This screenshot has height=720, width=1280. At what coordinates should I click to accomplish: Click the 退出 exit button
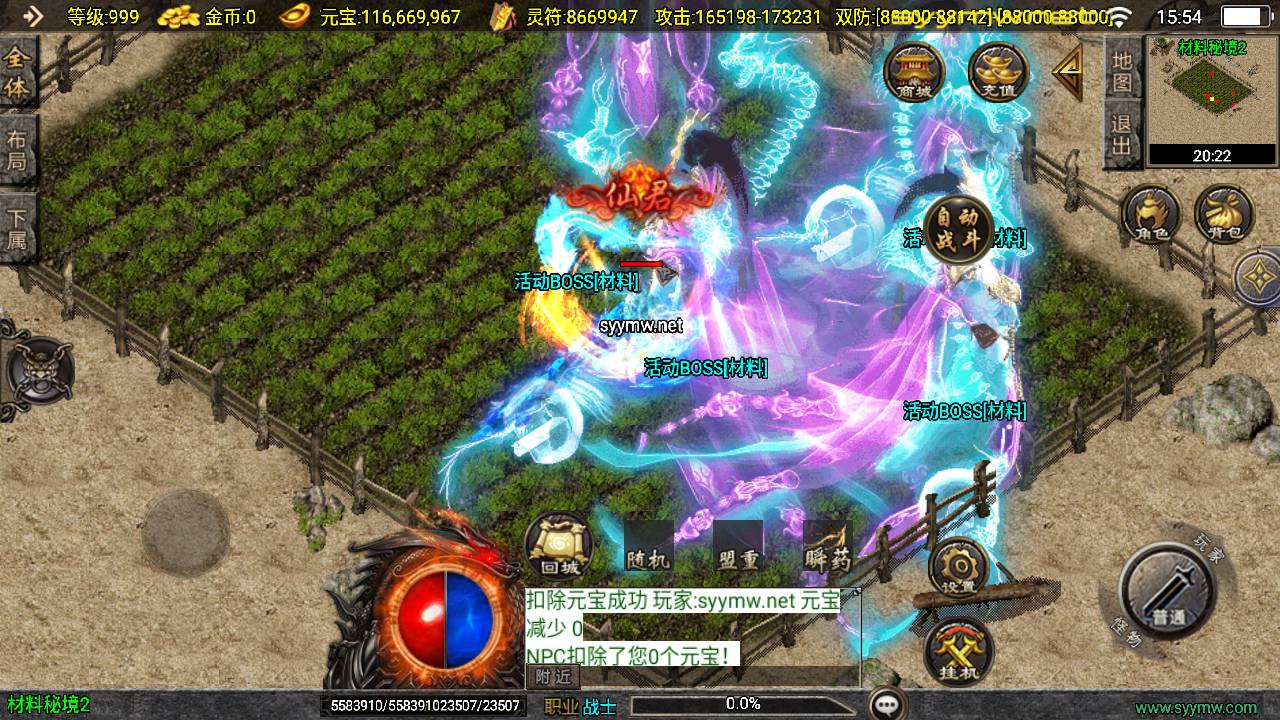pos(1123,137)
